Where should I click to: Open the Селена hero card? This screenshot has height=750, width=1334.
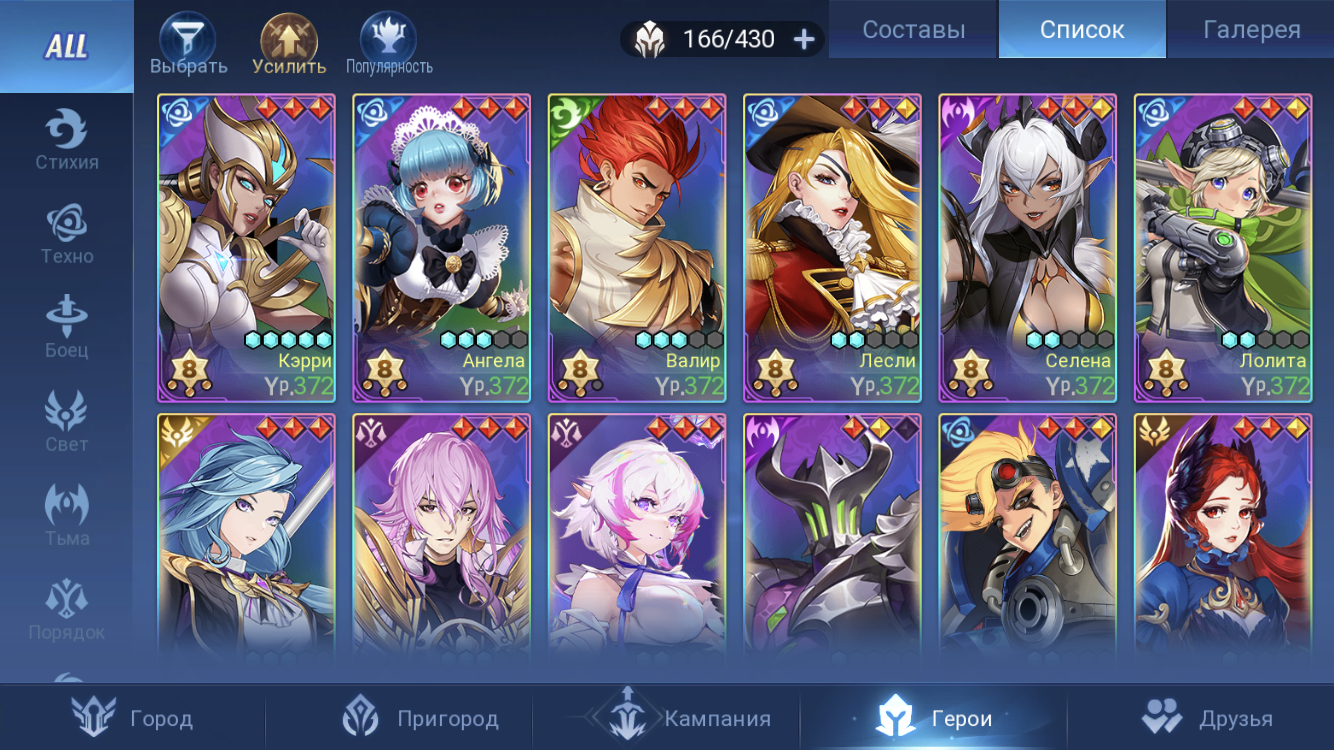coord(1027,248)
